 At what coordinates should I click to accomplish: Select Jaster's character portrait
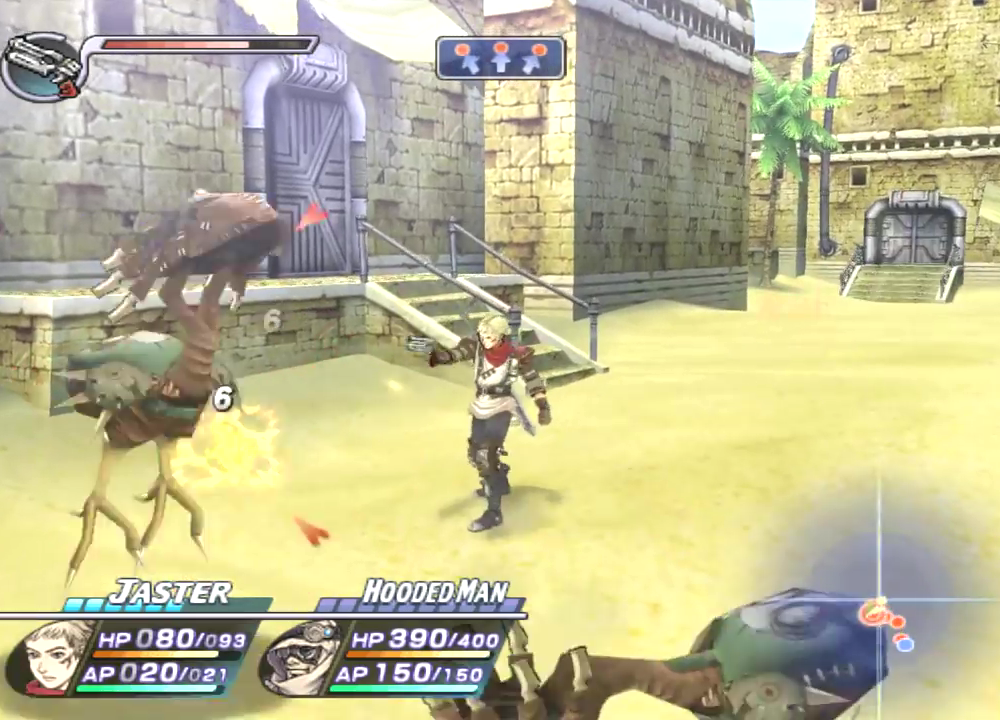click(50, 656)
